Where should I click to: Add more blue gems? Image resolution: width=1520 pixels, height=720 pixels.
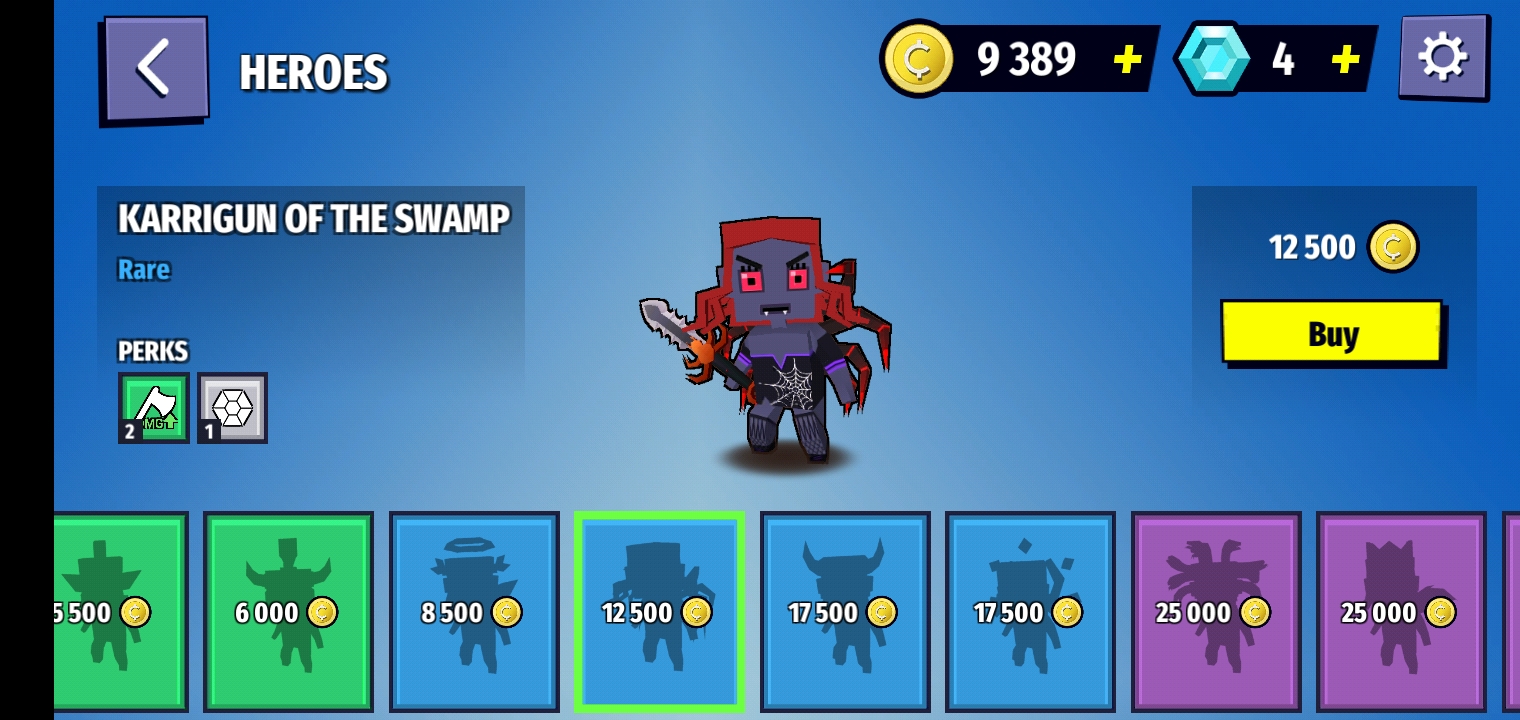1345,60
